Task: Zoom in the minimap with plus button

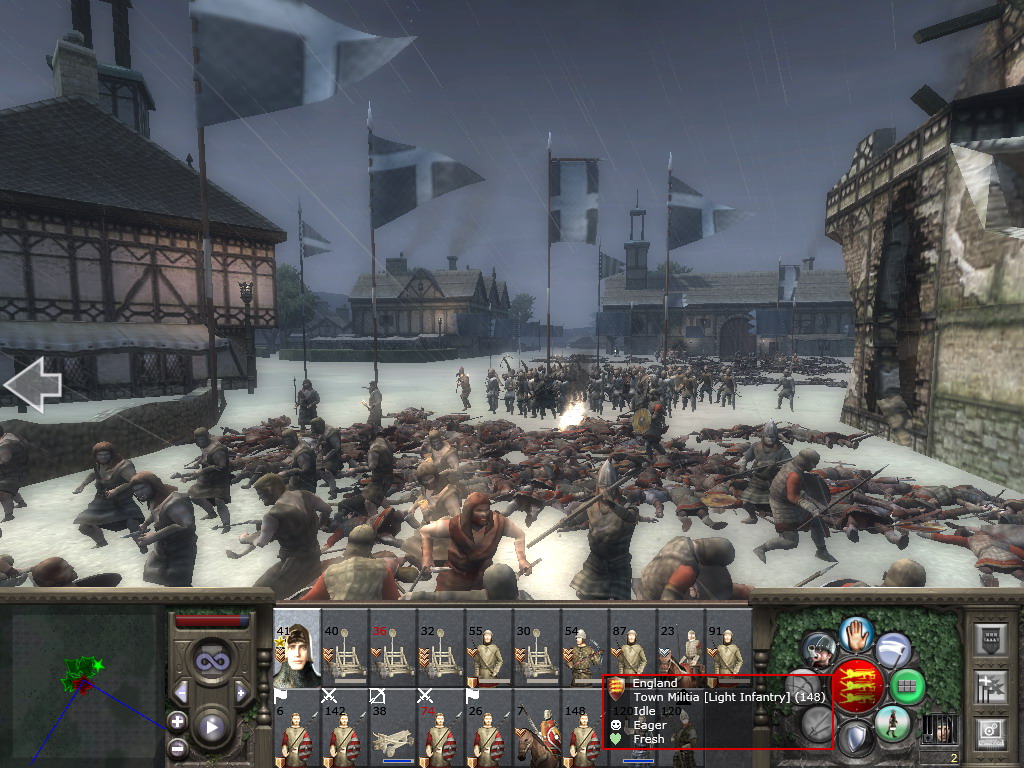Action: coord(177,721)
